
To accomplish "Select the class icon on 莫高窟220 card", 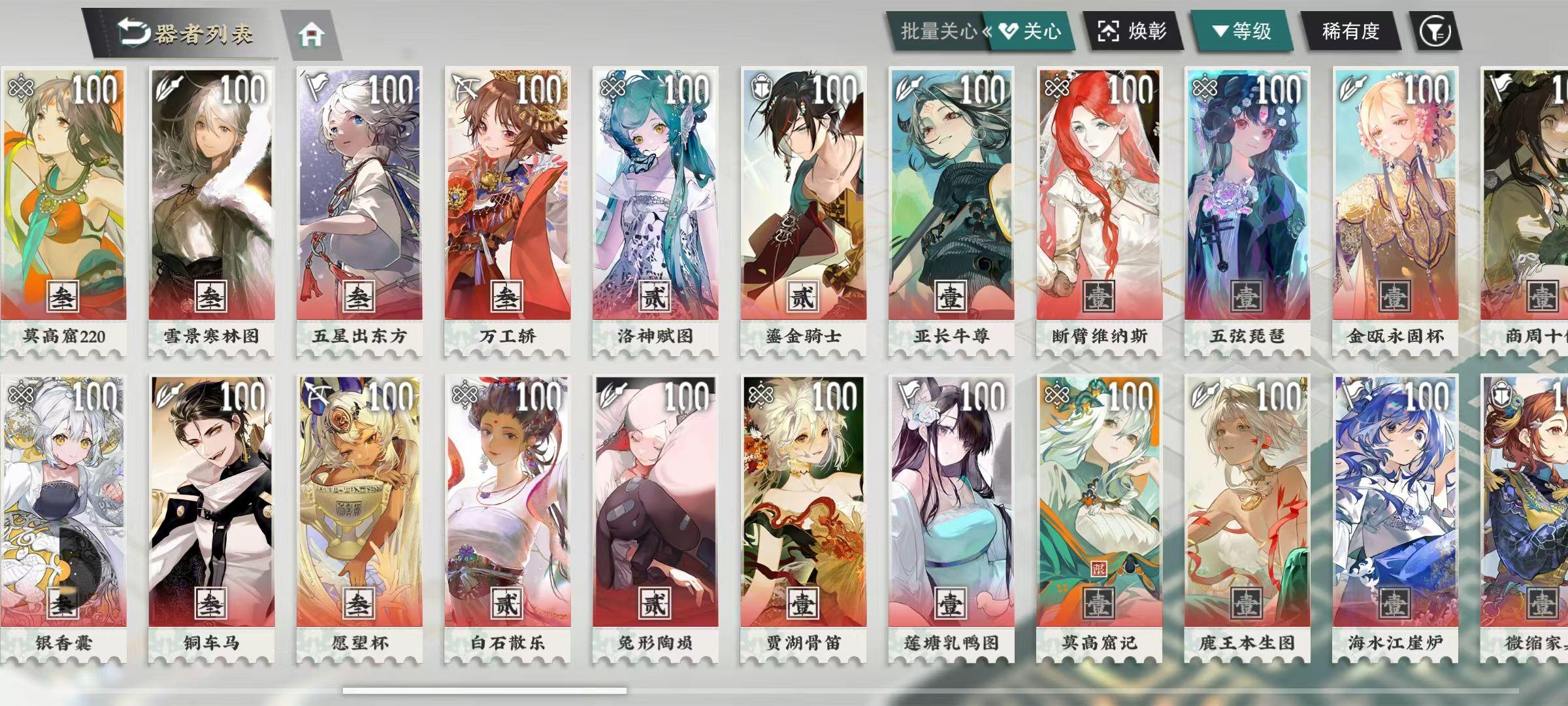I will 21,86.
